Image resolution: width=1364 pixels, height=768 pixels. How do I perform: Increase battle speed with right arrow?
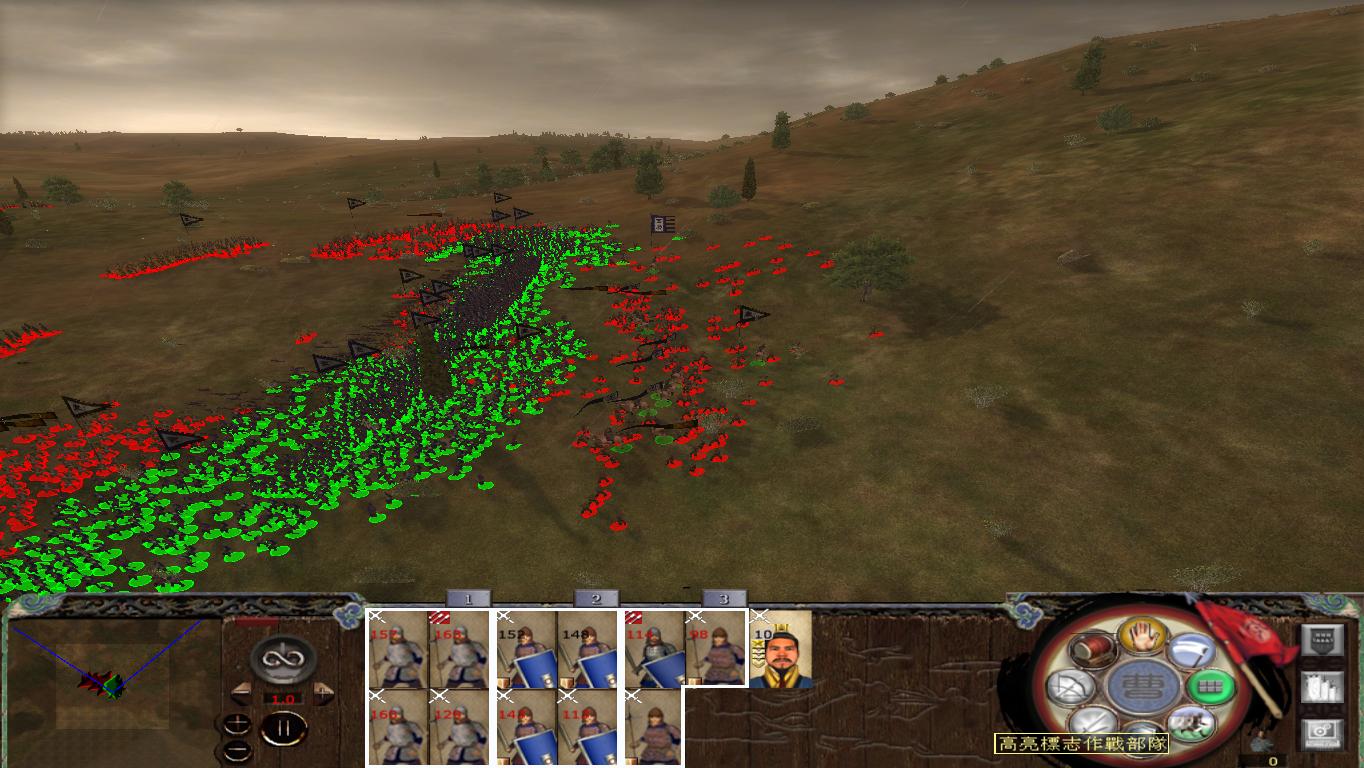(x=322, y=695)
